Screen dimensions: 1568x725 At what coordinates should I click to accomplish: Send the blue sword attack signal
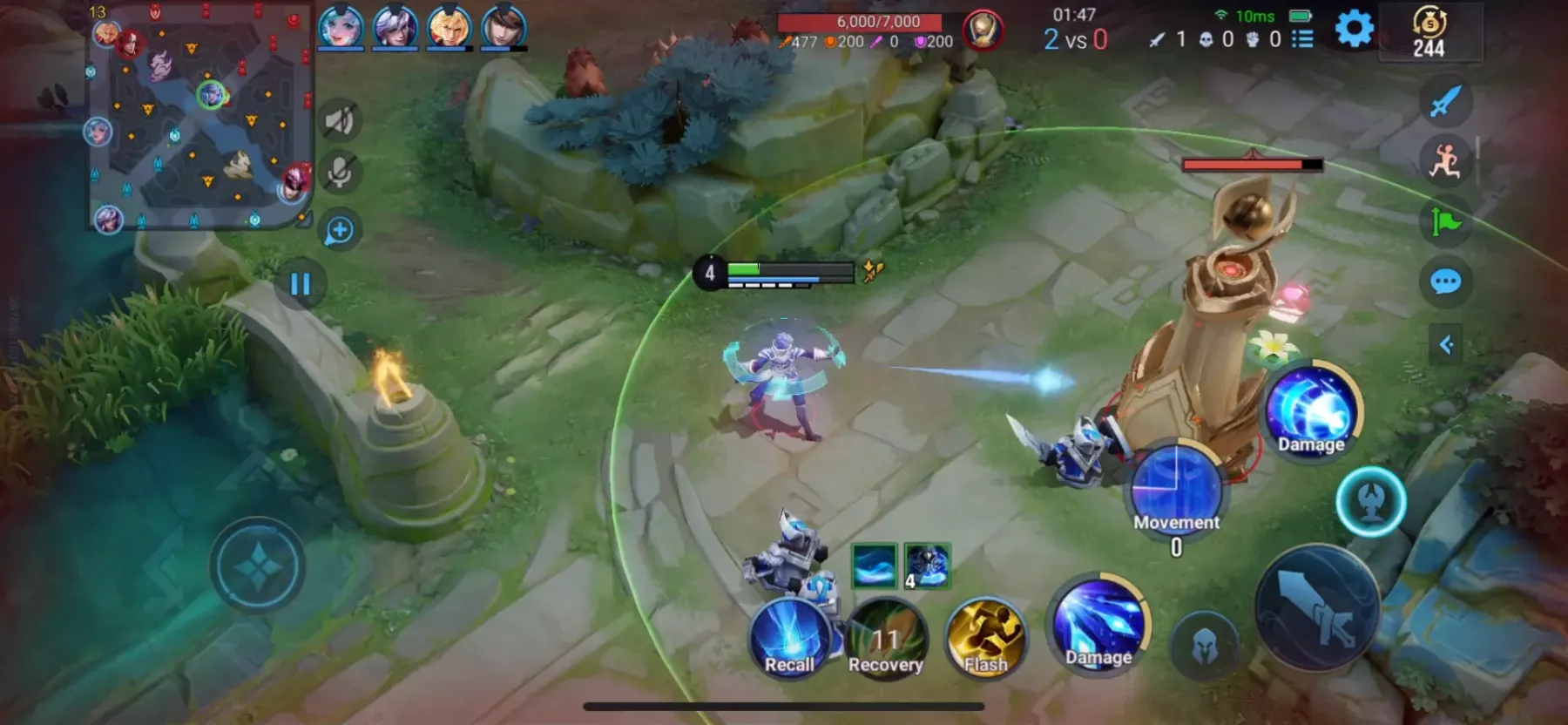(x=1446, y=102)
